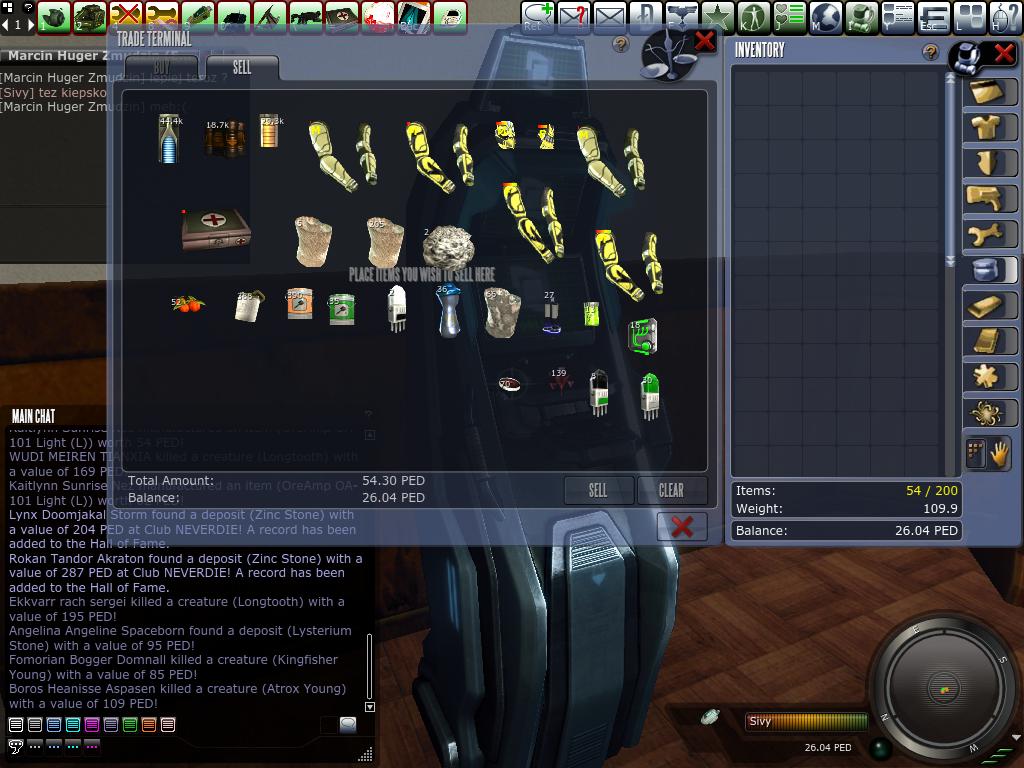Select the green circuit component item
Viewport: 1024px width, 768px height.
643,336
